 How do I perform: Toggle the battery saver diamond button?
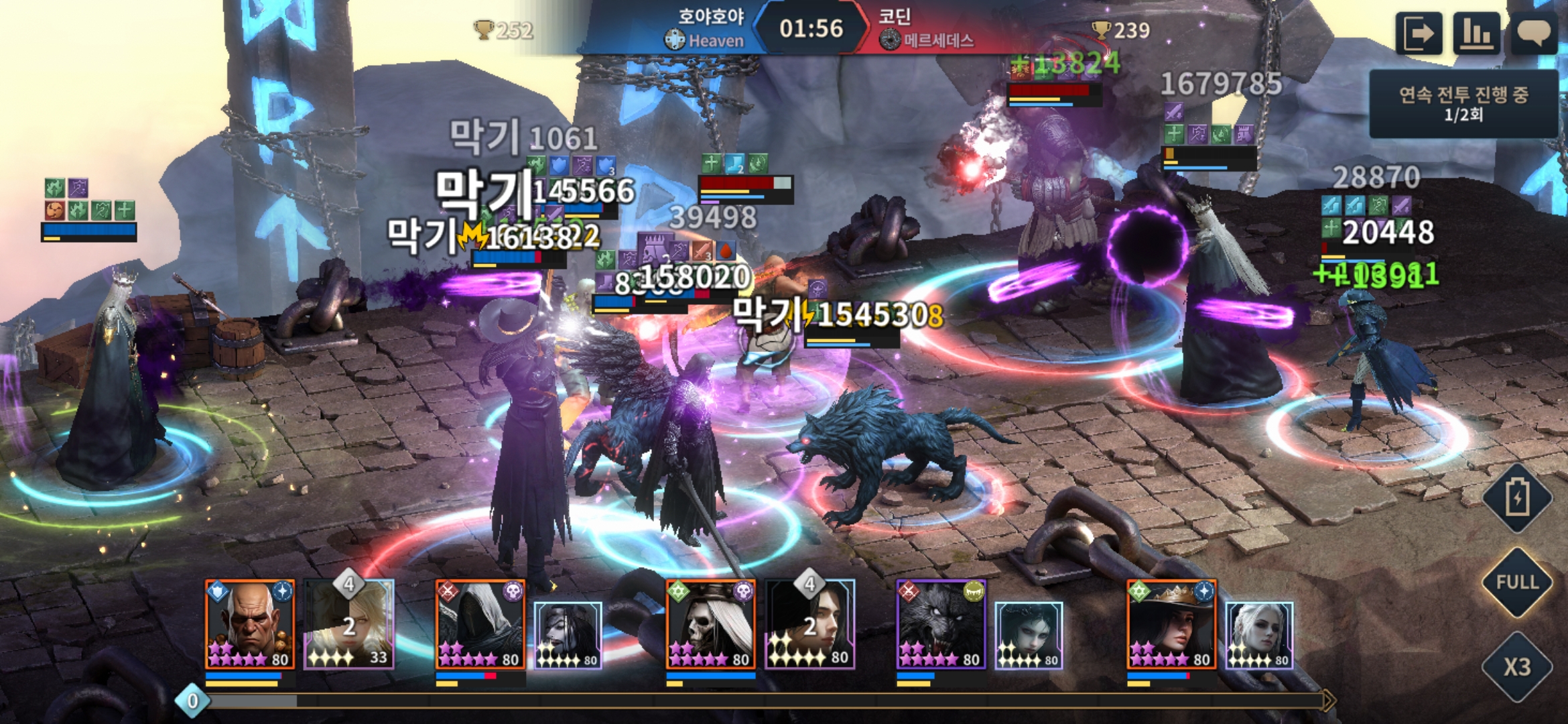[x=1517, y=497]
